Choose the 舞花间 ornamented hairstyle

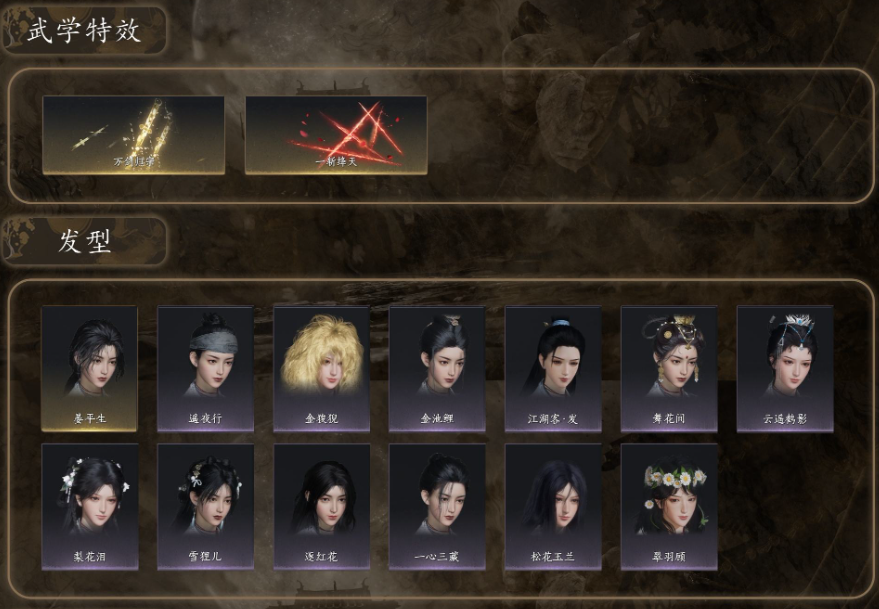669,368
